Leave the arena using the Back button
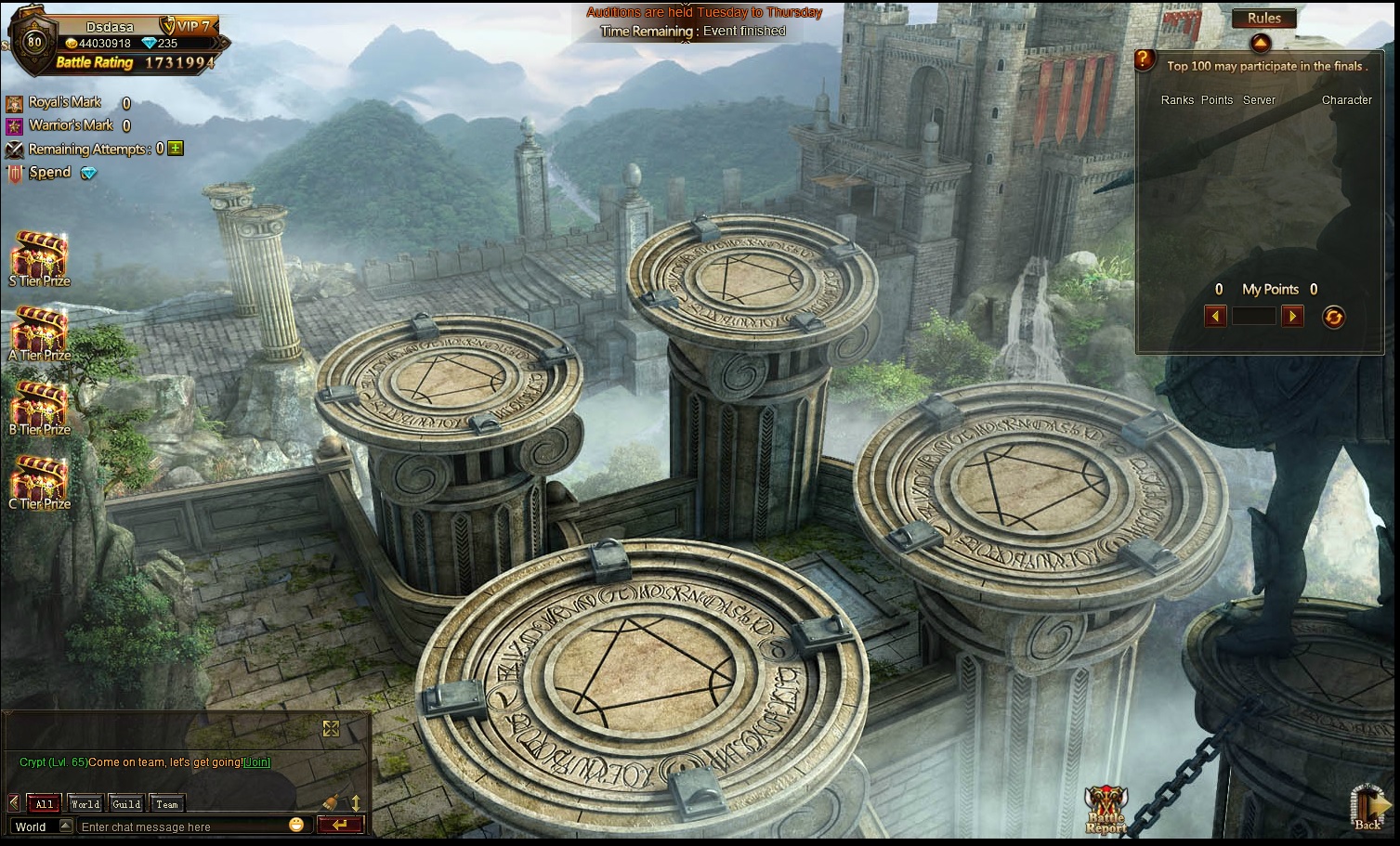 tap(1367, 808)
